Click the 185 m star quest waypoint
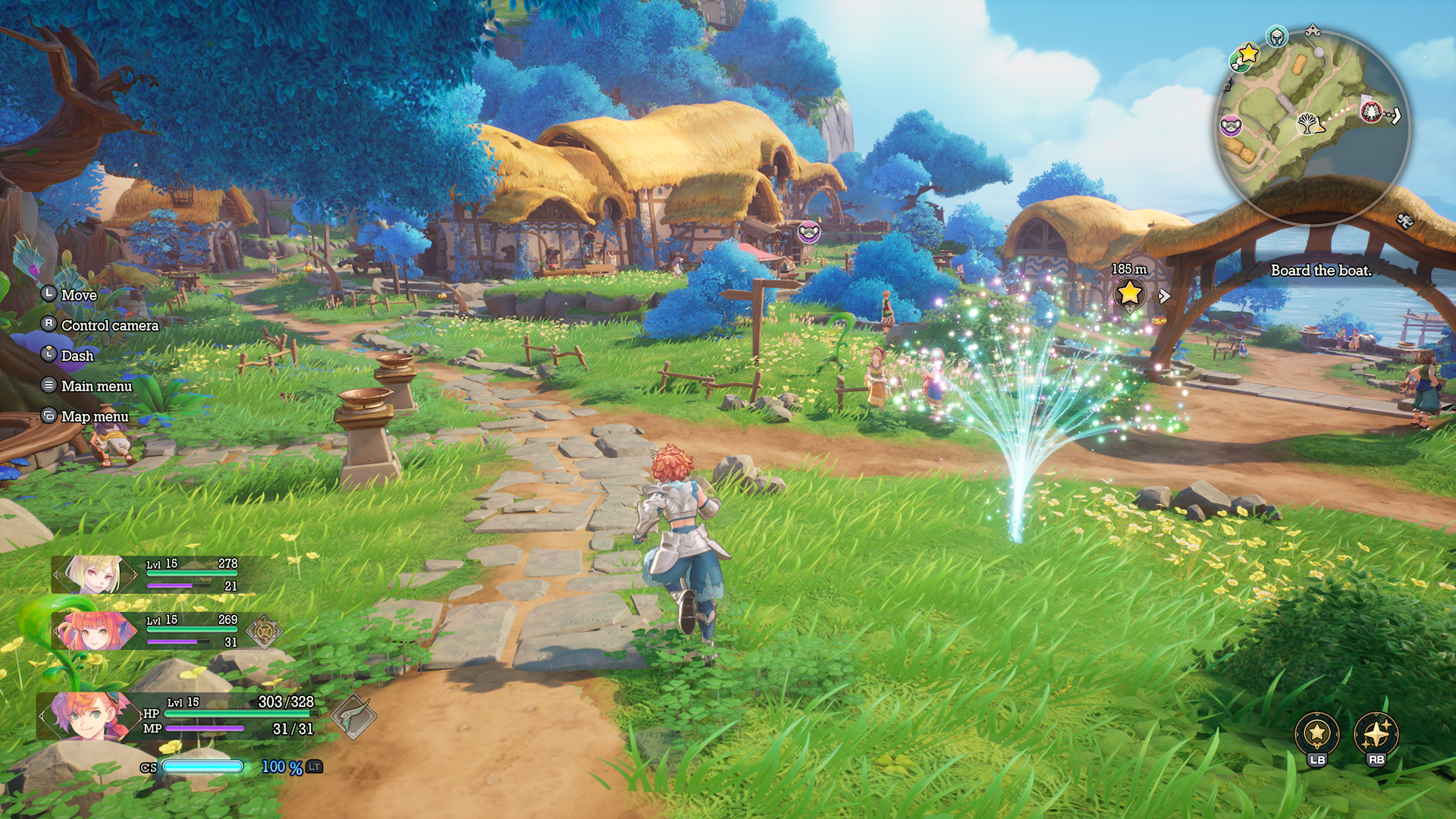The height and width of the screenshot is (819, 1456). 1129,292
